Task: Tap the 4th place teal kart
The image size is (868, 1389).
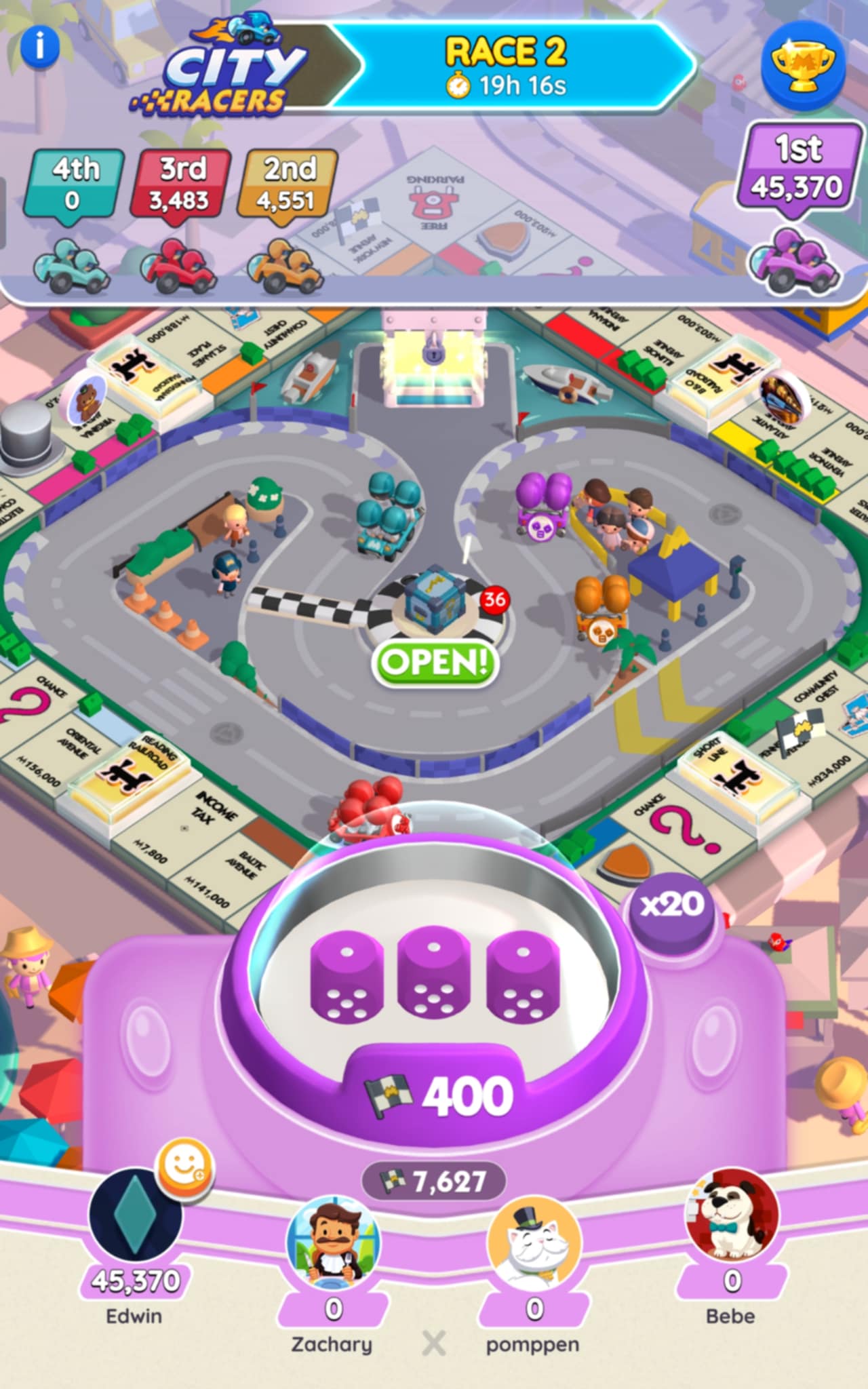Action: (x=72, y=265)
